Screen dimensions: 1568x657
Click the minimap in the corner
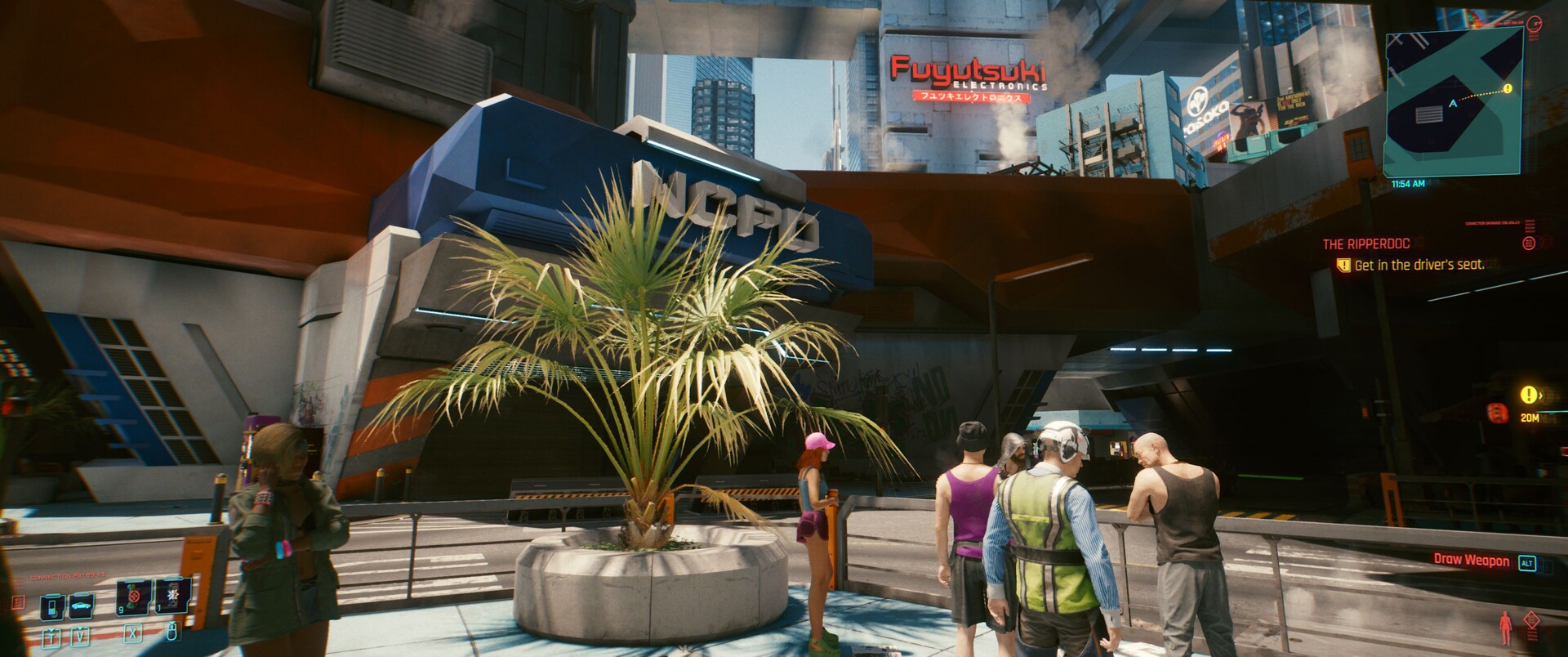[1453, 103]
